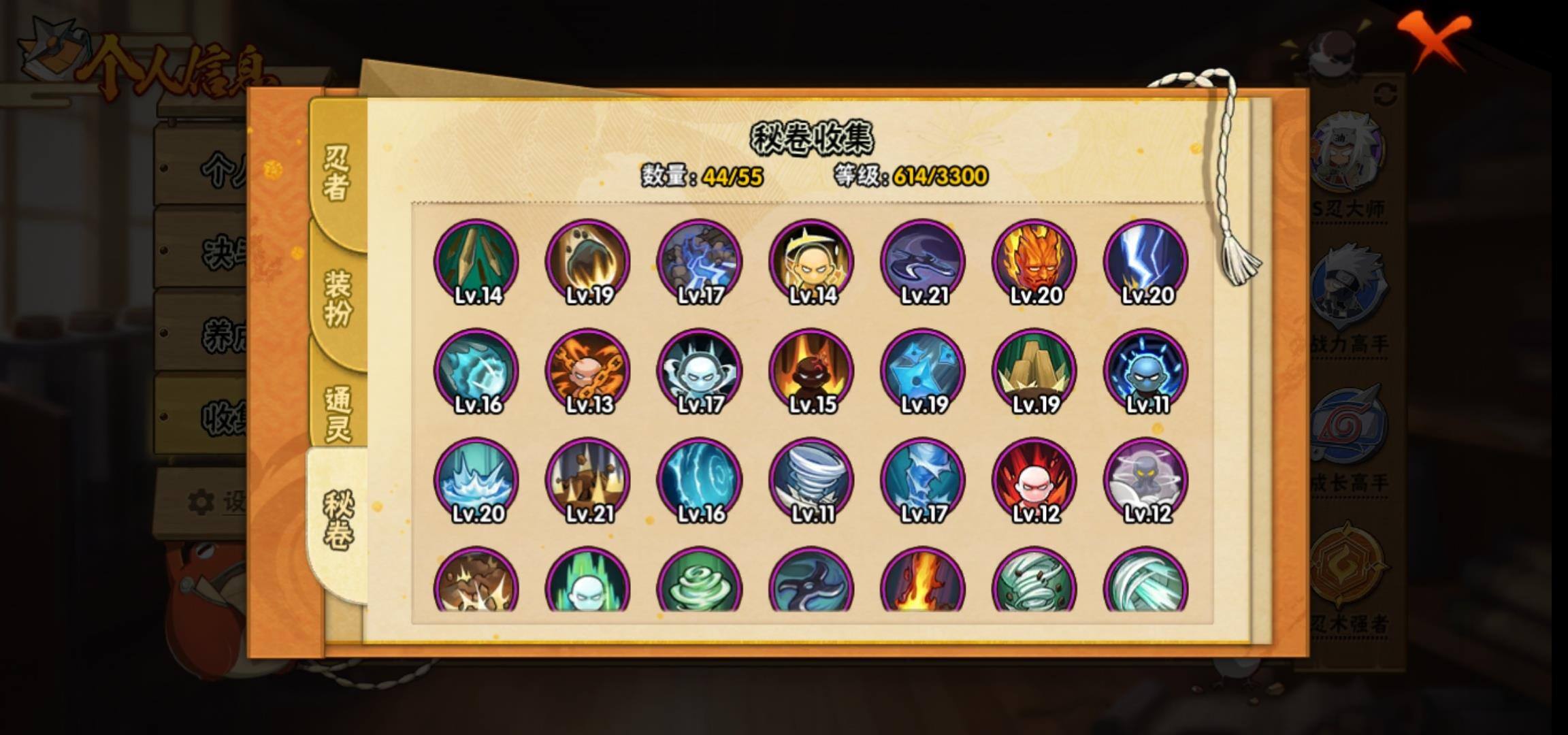Select the Lv.12 red aura figure scroll
The height and width of the screenshot is (735, 1568).
point(1034,480)
